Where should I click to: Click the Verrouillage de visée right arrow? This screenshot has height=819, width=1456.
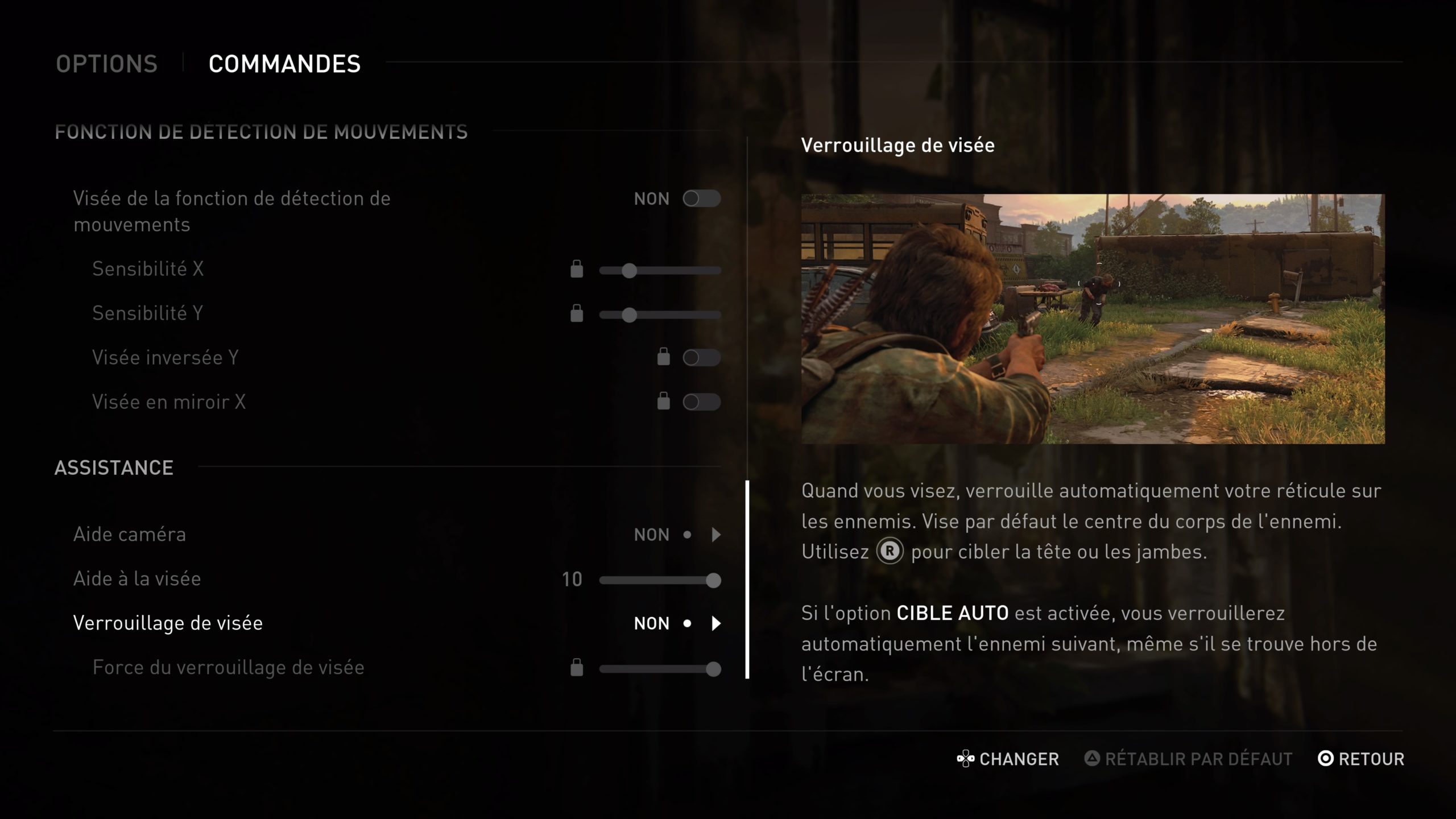pos(716,623)
